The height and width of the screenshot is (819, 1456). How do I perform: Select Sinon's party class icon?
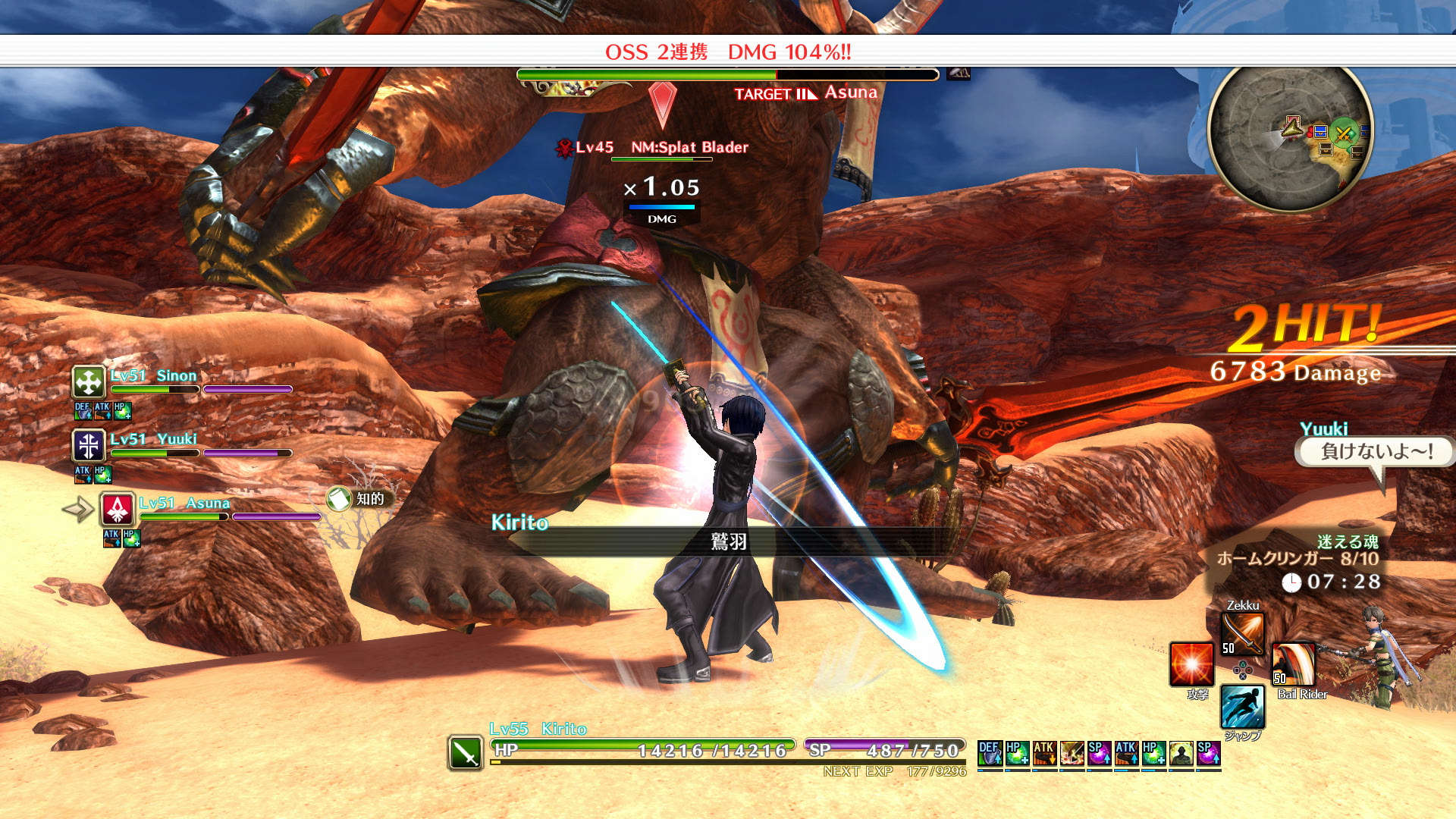89,382
